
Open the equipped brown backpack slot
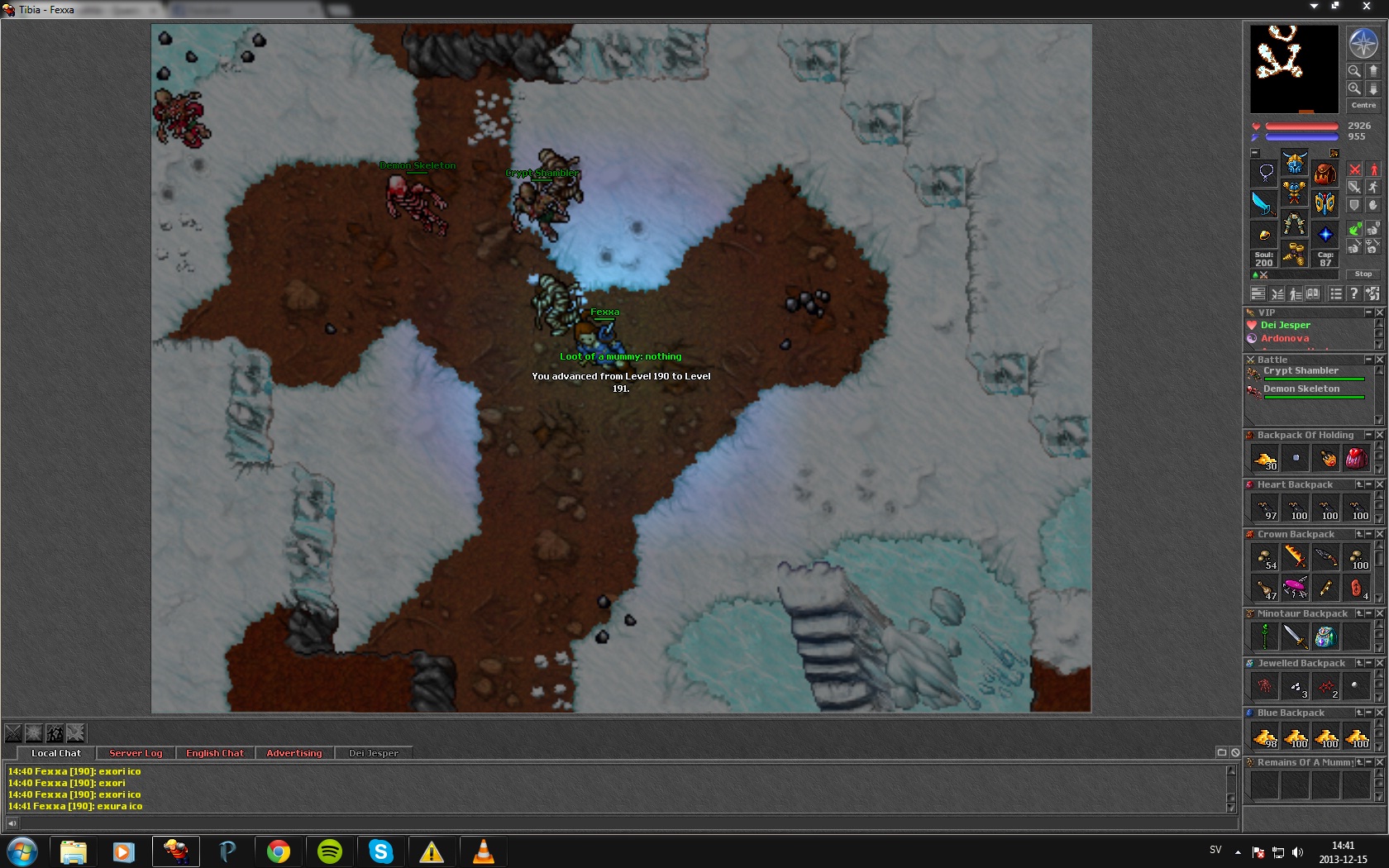1325,174
